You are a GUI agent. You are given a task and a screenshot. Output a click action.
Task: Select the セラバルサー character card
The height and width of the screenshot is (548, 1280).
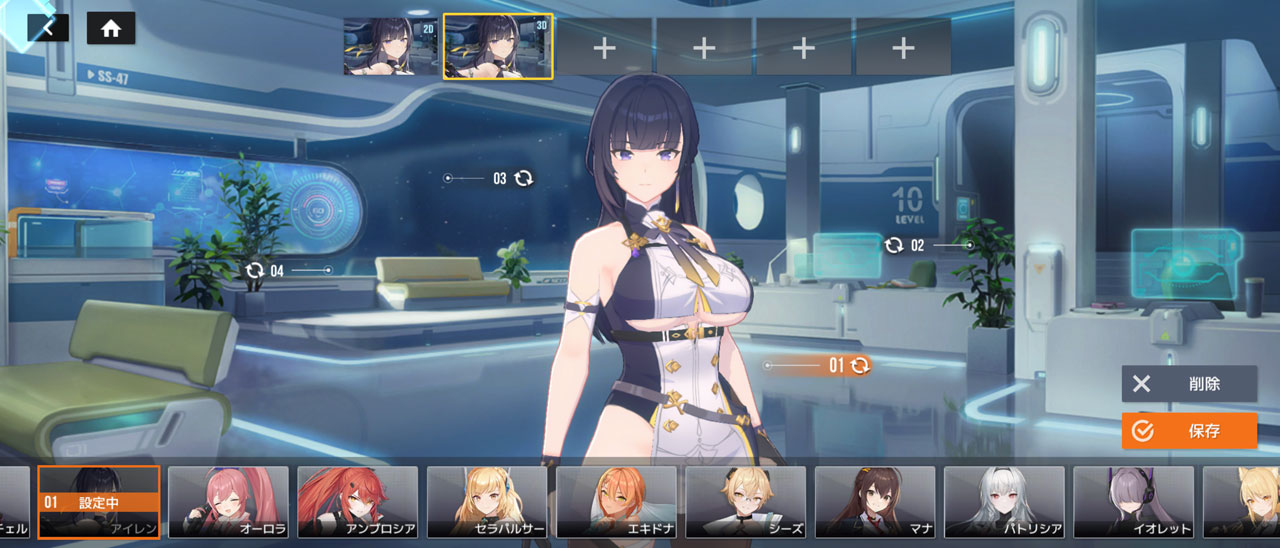point(487,502)
